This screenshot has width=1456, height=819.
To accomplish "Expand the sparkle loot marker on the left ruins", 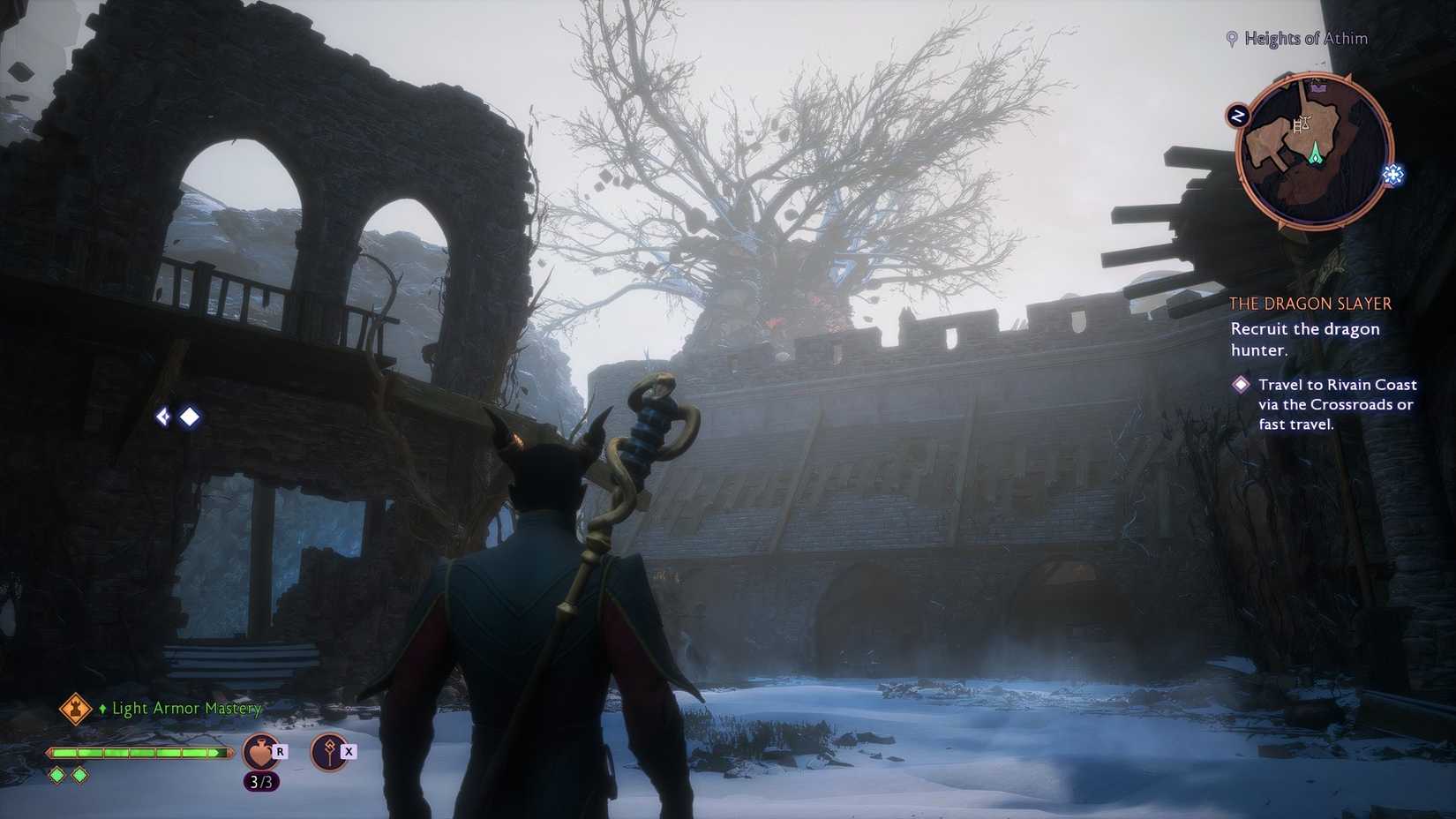I will pyautogui.click(x=163, y=417).
